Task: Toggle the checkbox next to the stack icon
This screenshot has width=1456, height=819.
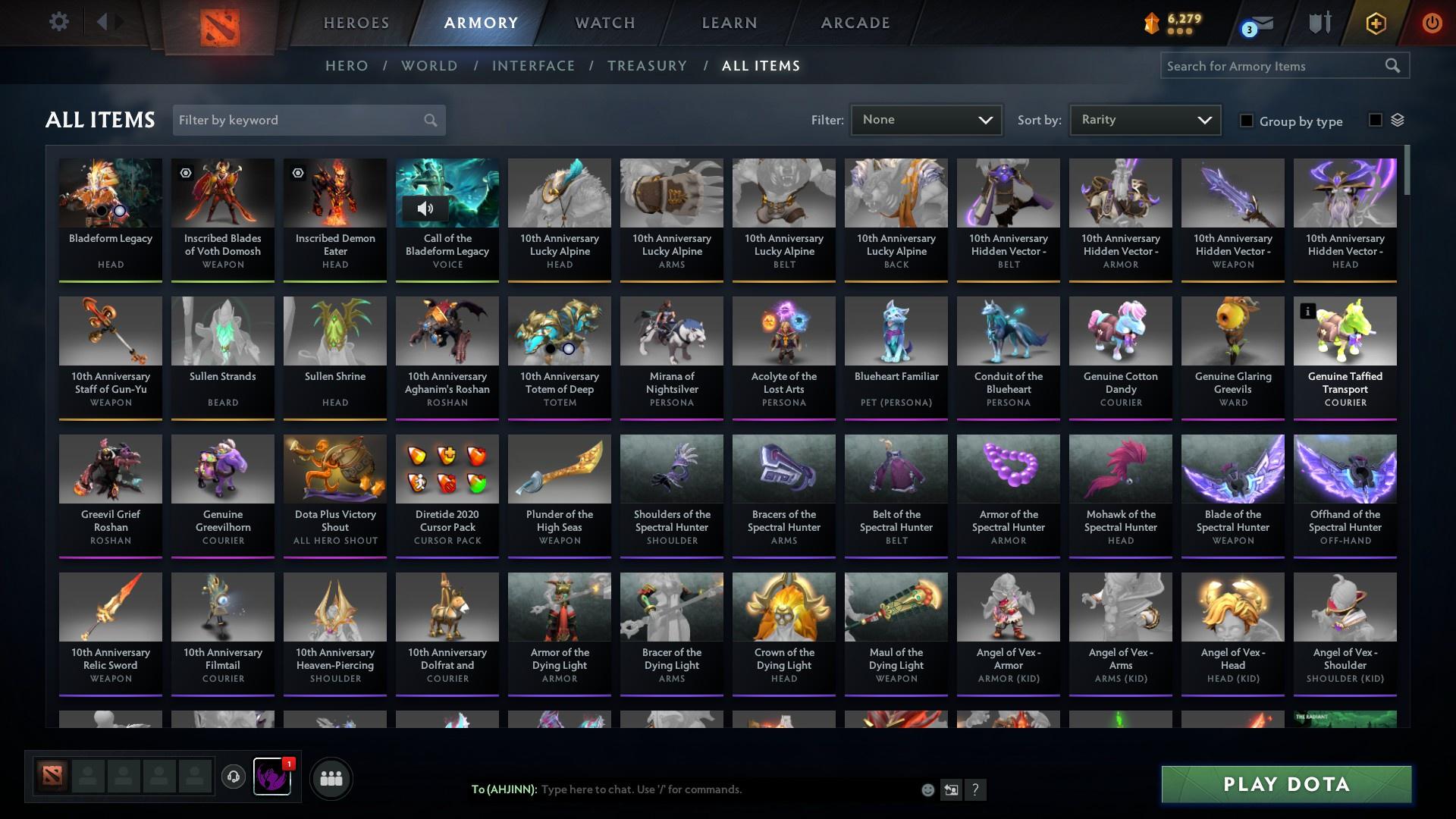Action: click(1374, 121)
